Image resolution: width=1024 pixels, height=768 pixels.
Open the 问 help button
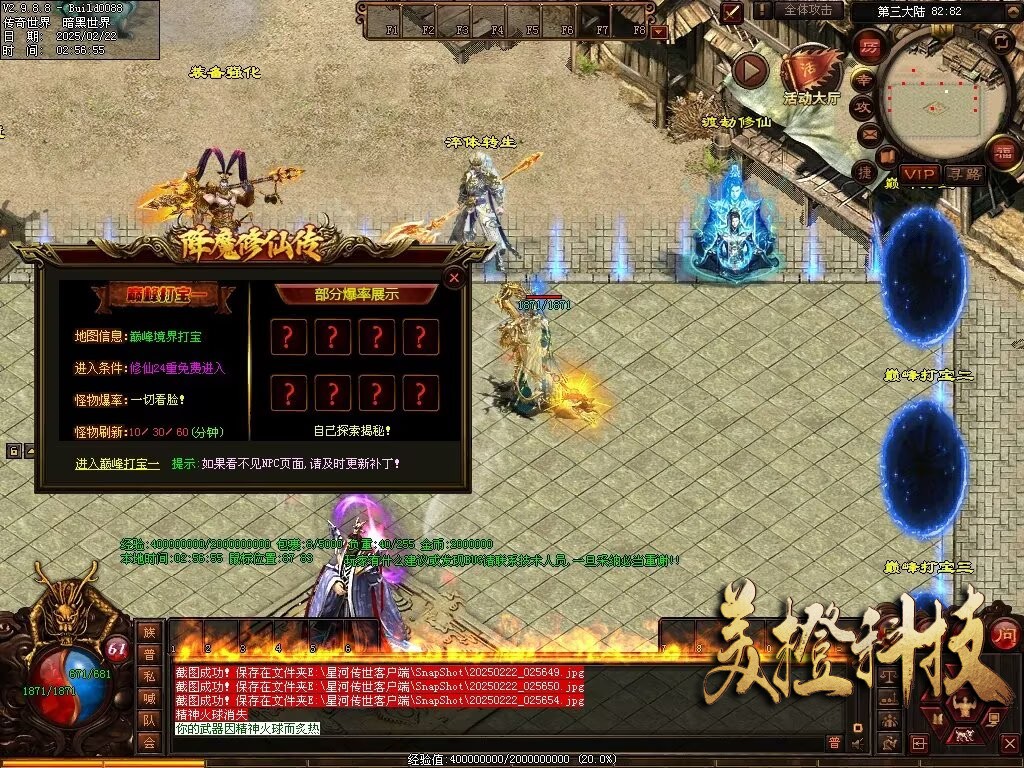tap(1004, 633)
